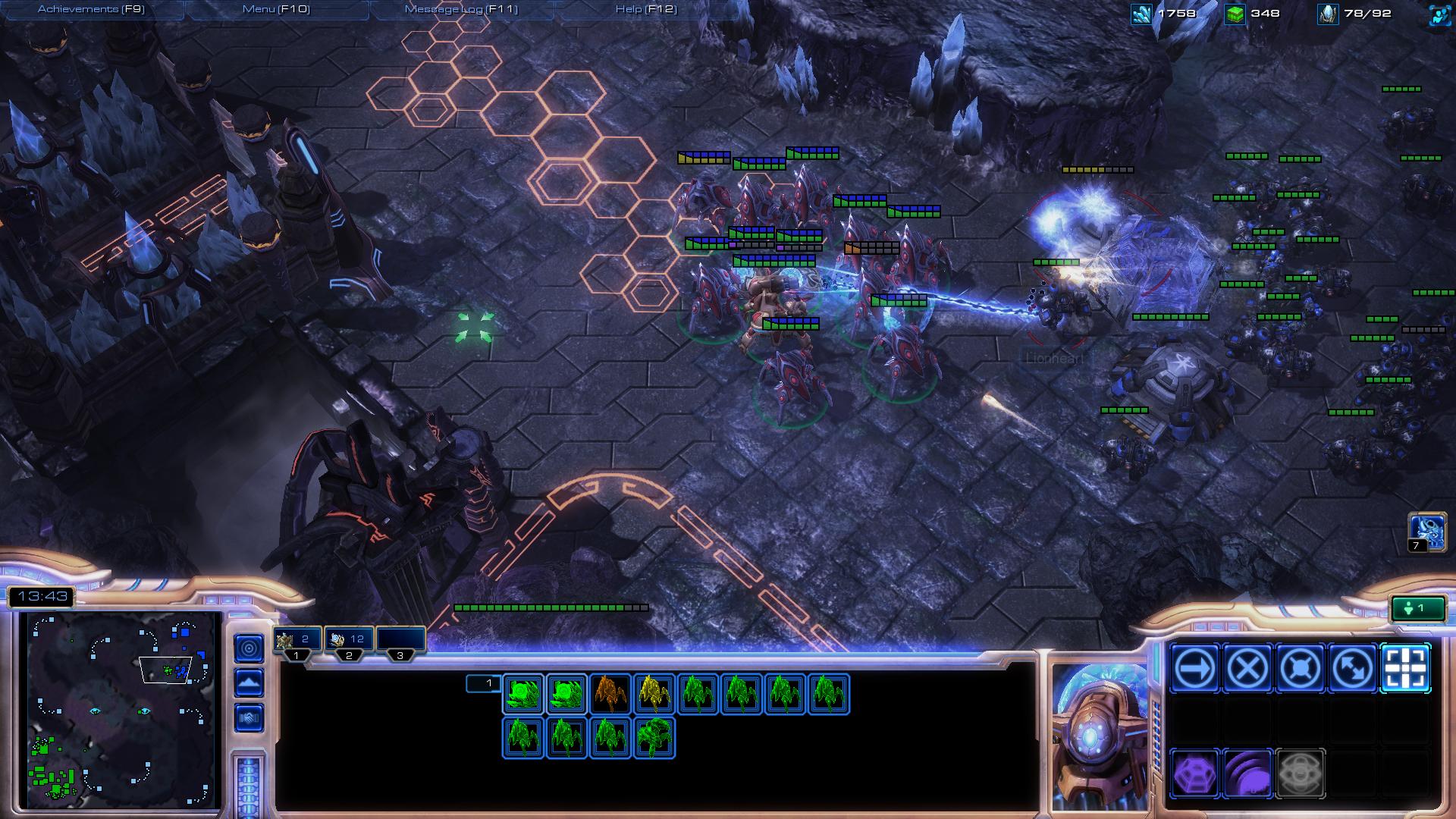This screenshot has height=819, width=1456.
Task: Click the warp gate icon showing 7
Action: (x=1426, y=532)
